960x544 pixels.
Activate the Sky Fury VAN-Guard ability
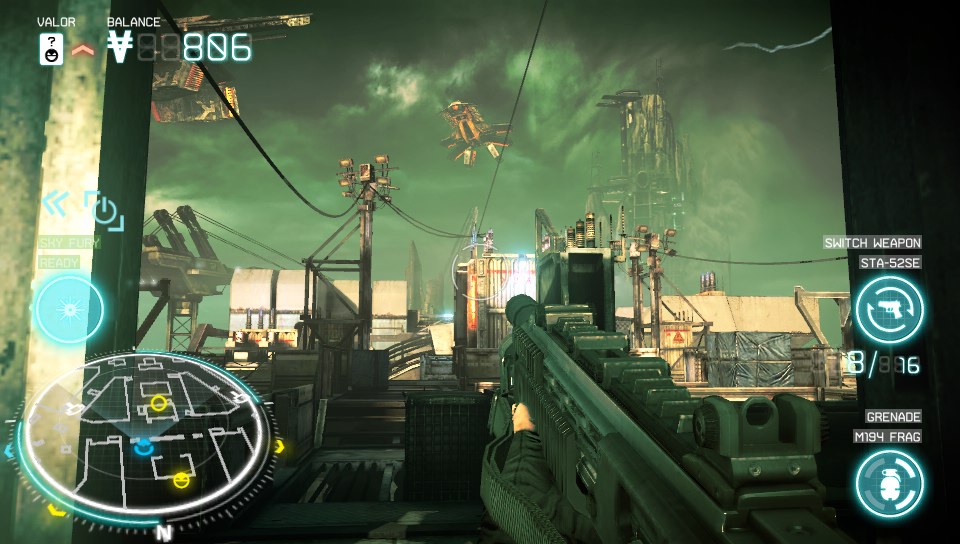(69, 309)
